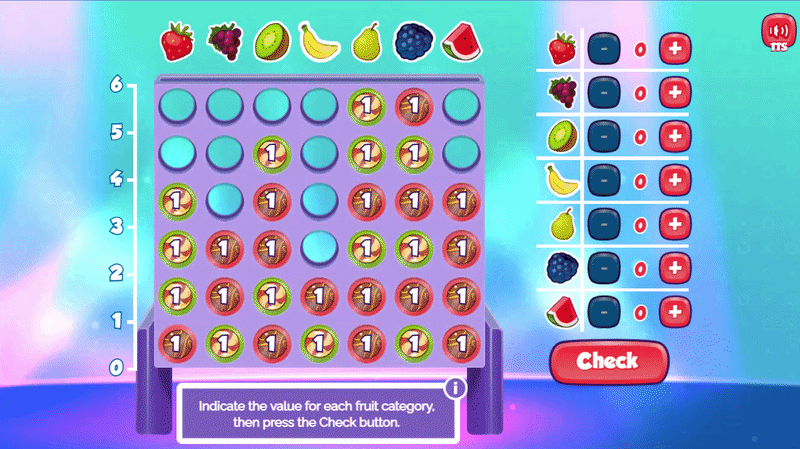Viewport: 800px width, 449px height.
Task: Increase the watermelon count with plus
Action: point(676,313)
